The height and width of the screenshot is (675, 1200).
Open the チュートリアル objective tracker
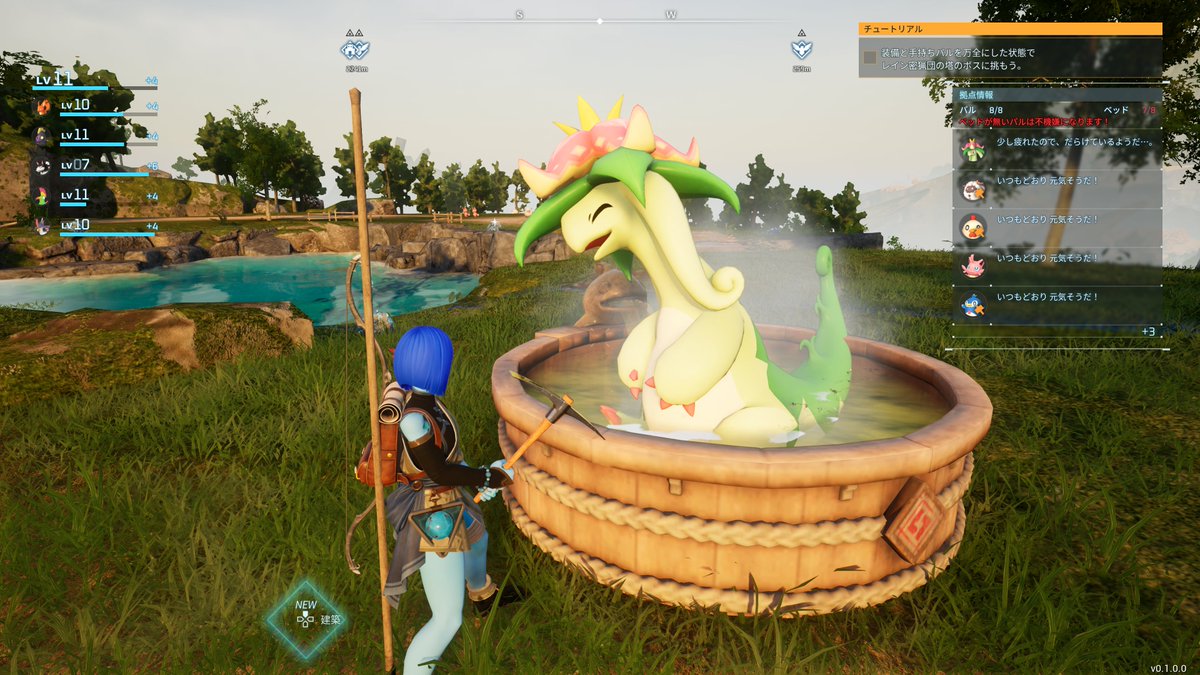(x=1010, y=30)
